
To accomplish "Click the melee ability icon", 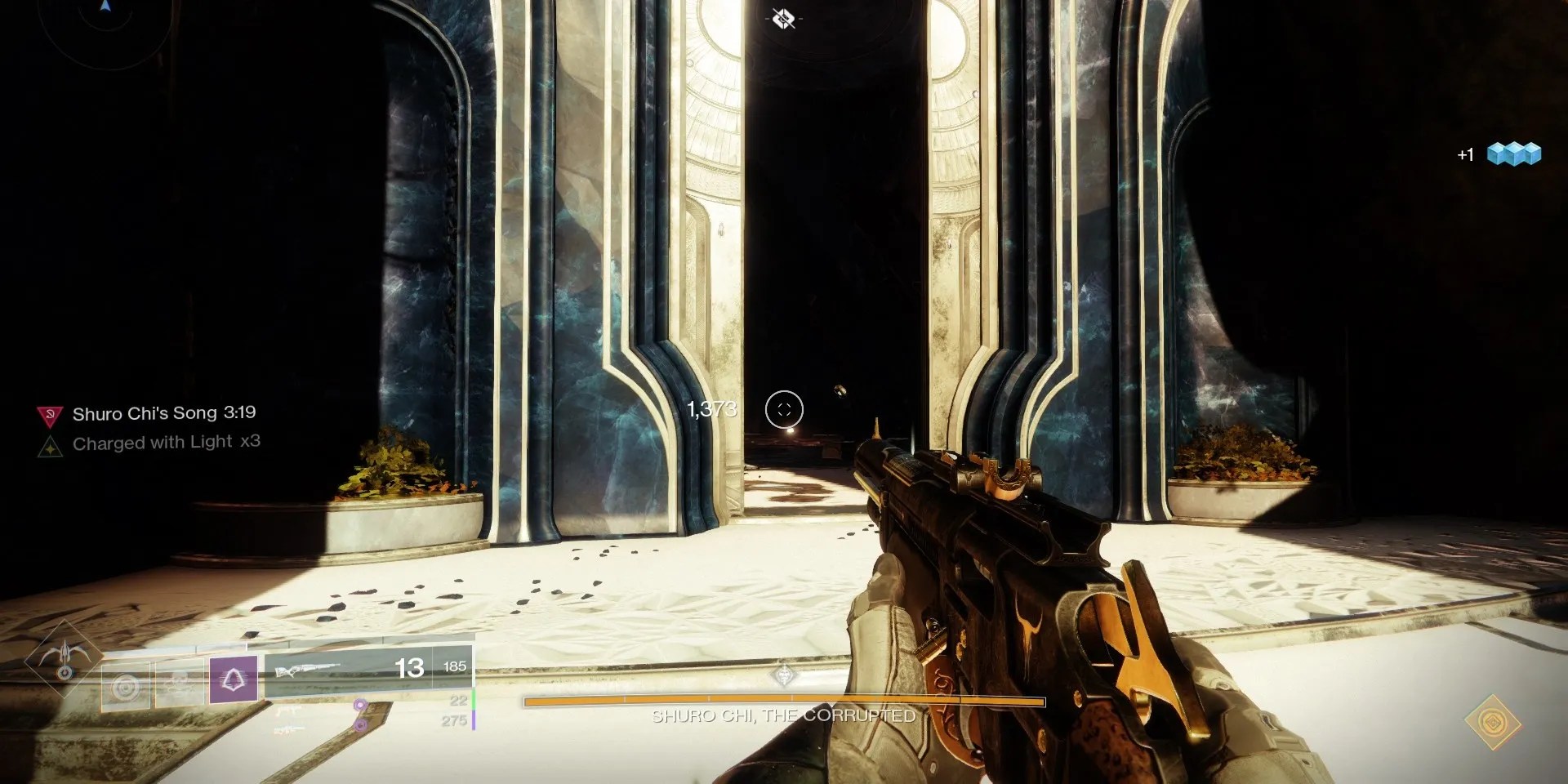I will click(x=178, y=684).
